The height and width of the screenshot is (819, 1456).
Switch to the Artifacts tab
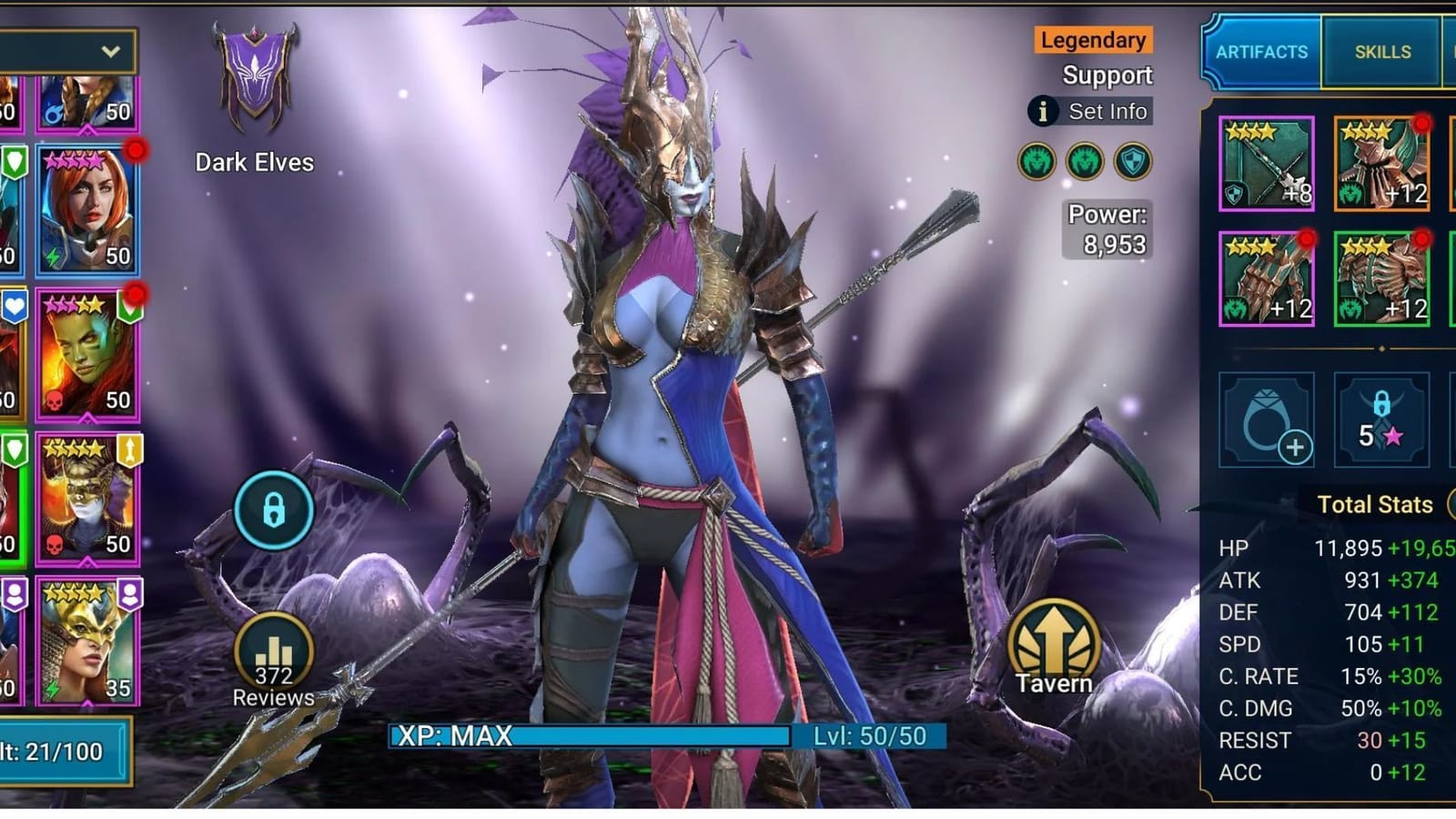click(1265, 52)
